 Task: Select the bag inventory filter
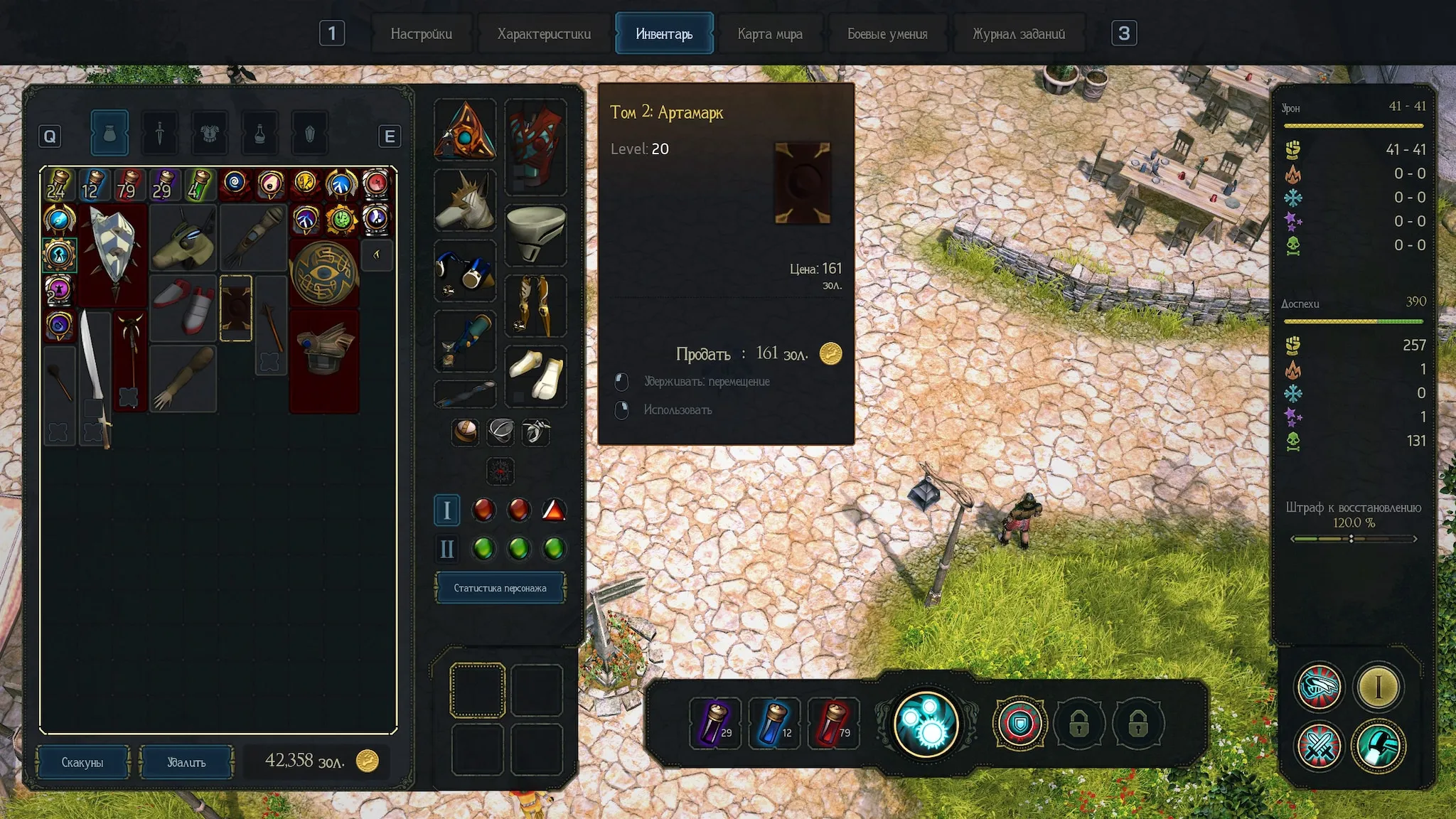(x=109, y=133)
